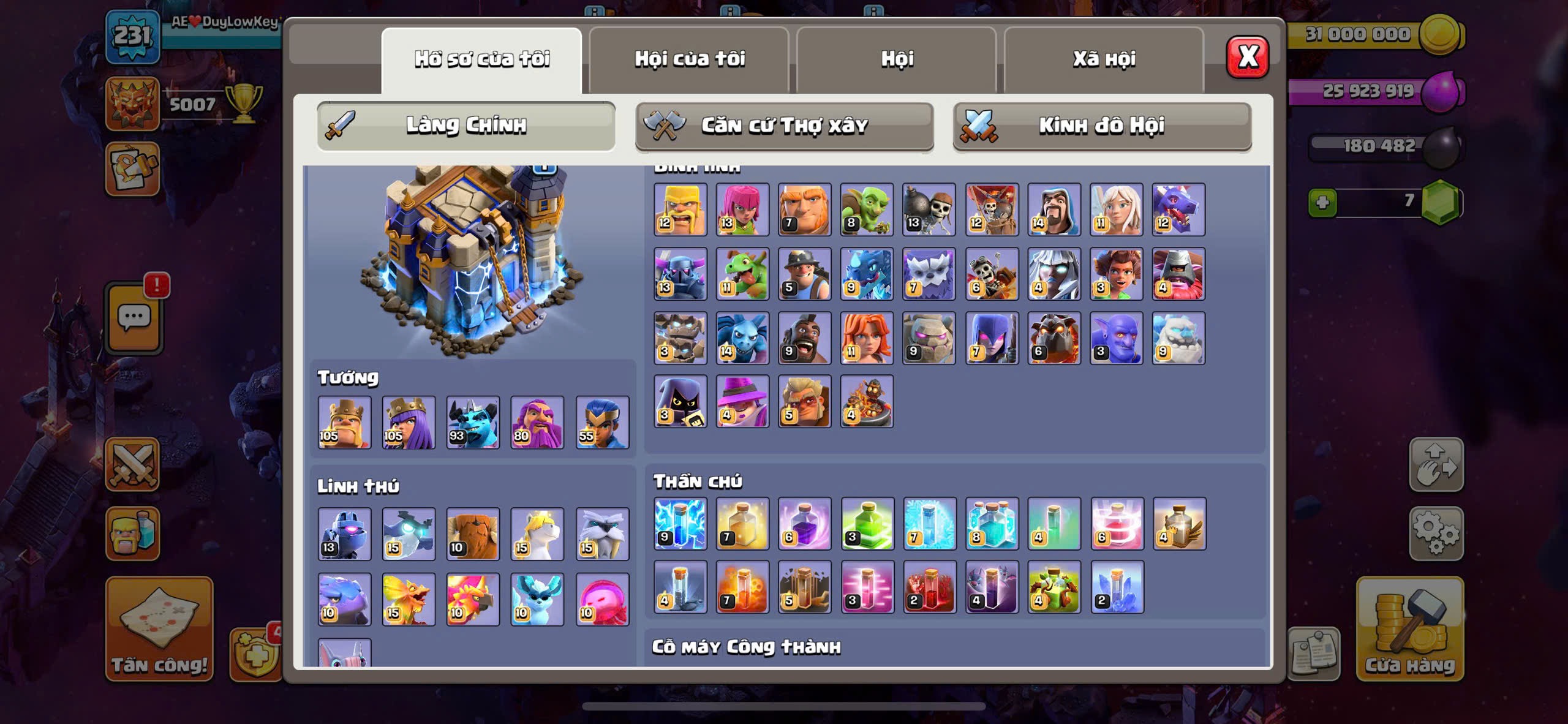Start an attack with Tấn công!
Image resolution: width=1568 pixels, height=724 pixels.
pyautogui.click(x=159, y=629)
